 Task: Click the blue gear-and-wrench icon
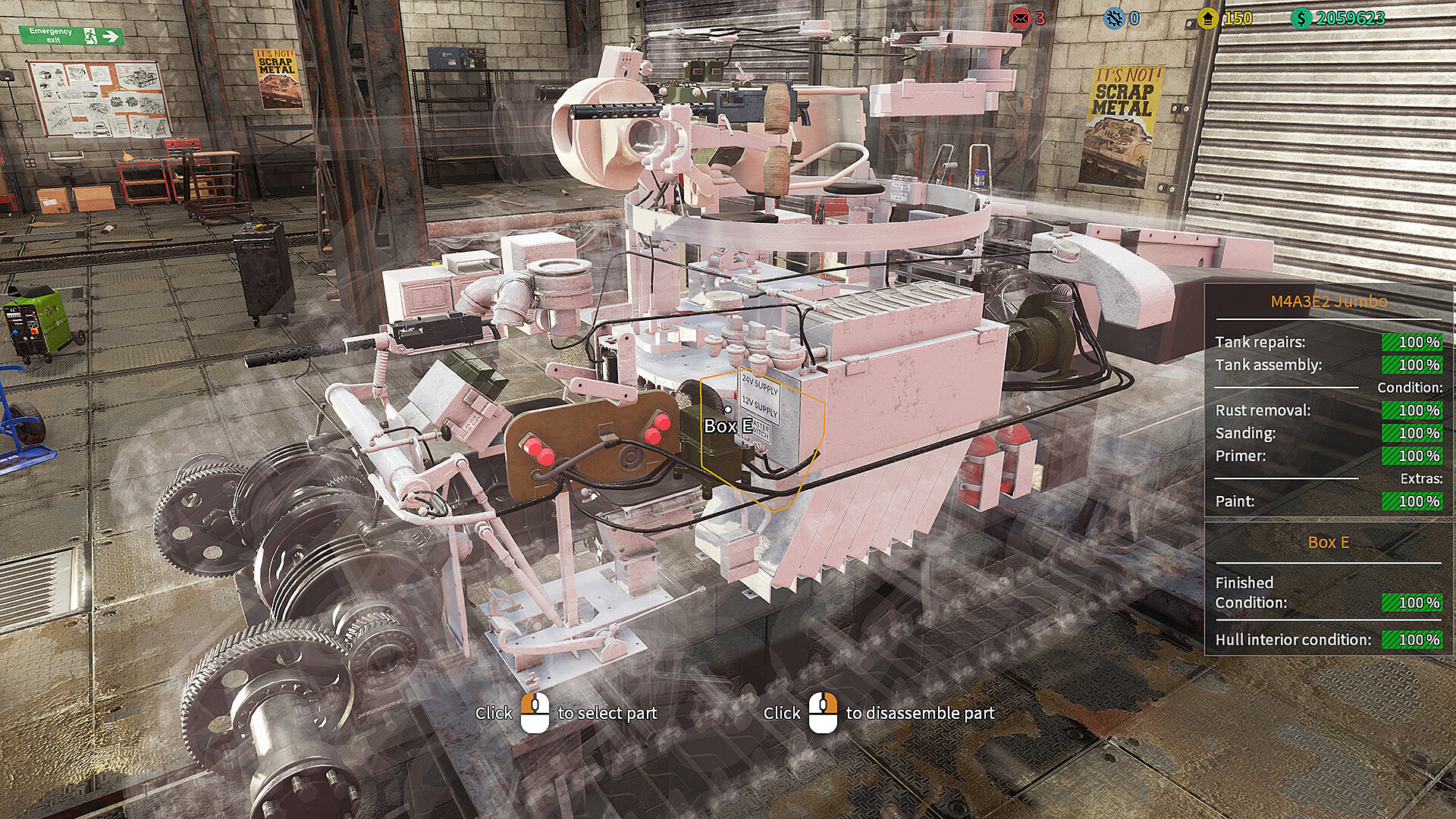click(1113, 18)
